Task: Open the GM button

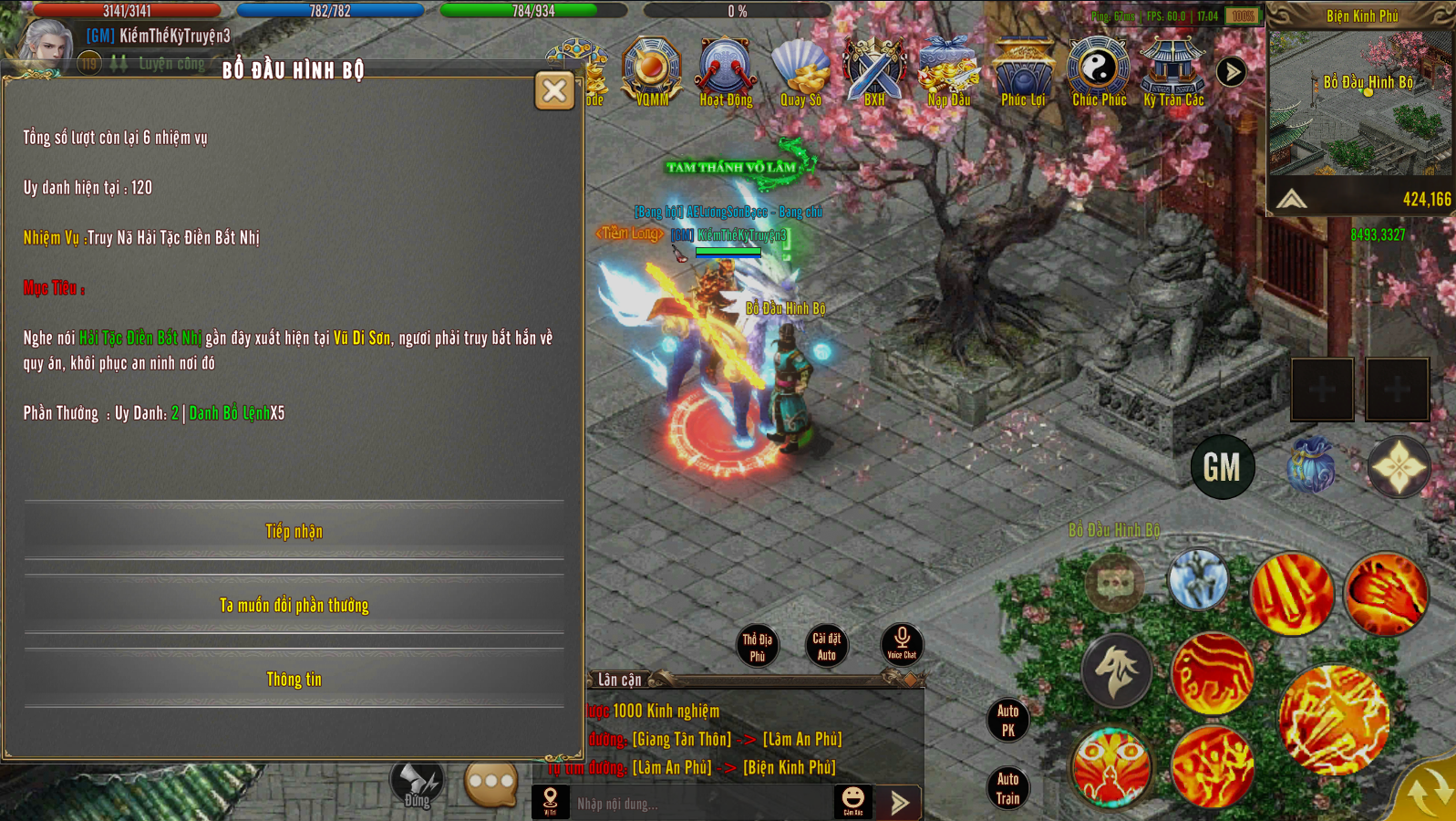Action: coord(1222,467)
